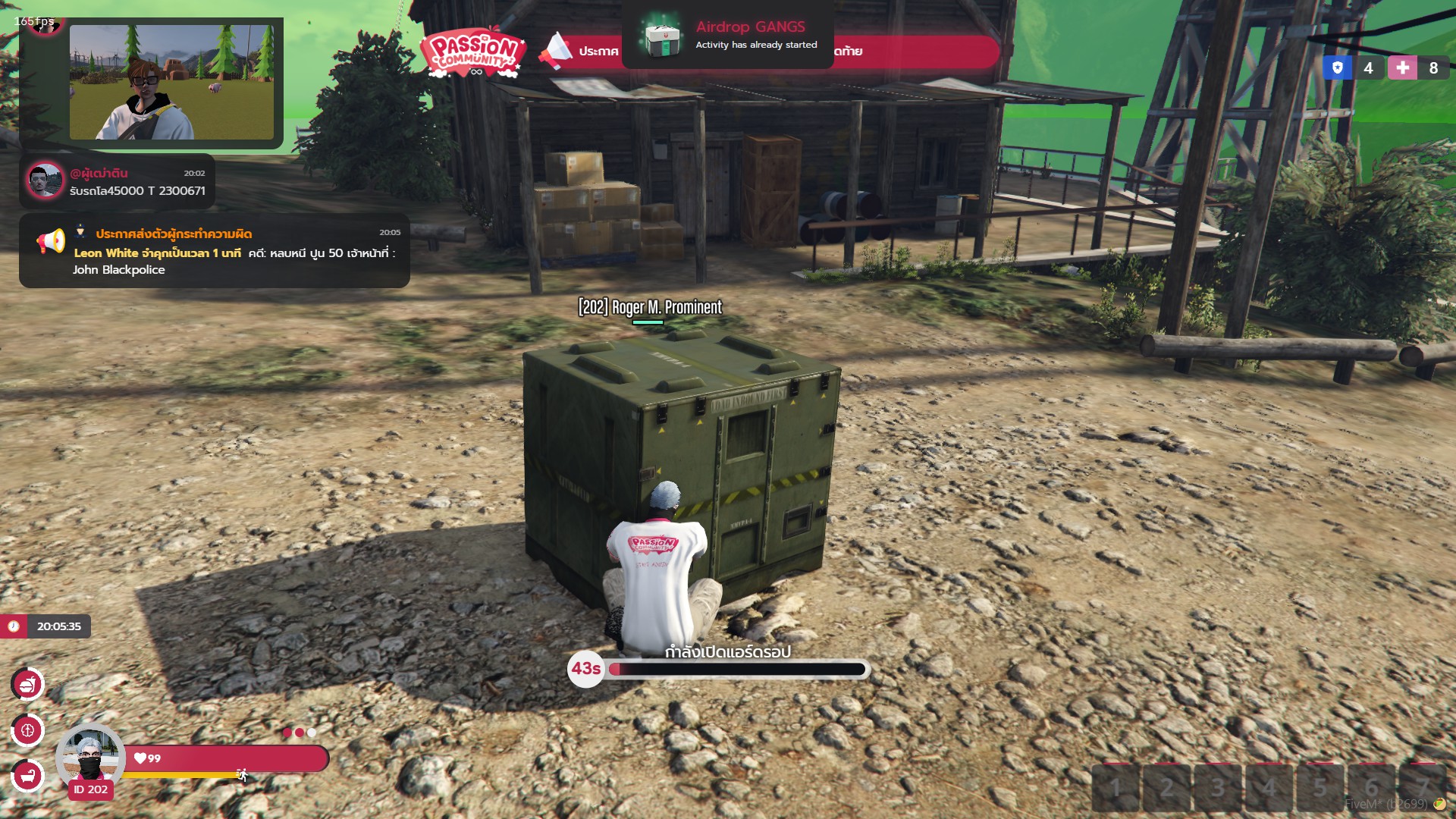Select hotbar slot 1
The height and width of the screenshot is (819, 1456).
click(x=1116, y=789)
